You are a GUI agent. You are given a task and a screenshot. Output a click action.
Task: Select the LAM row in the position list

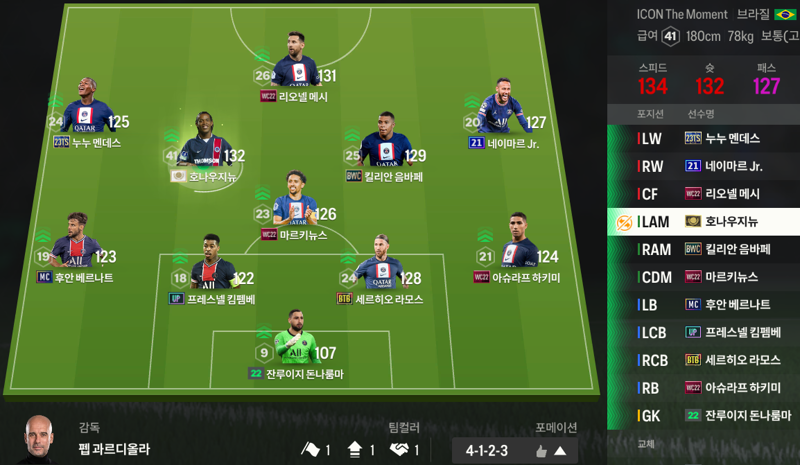[703, 221]
